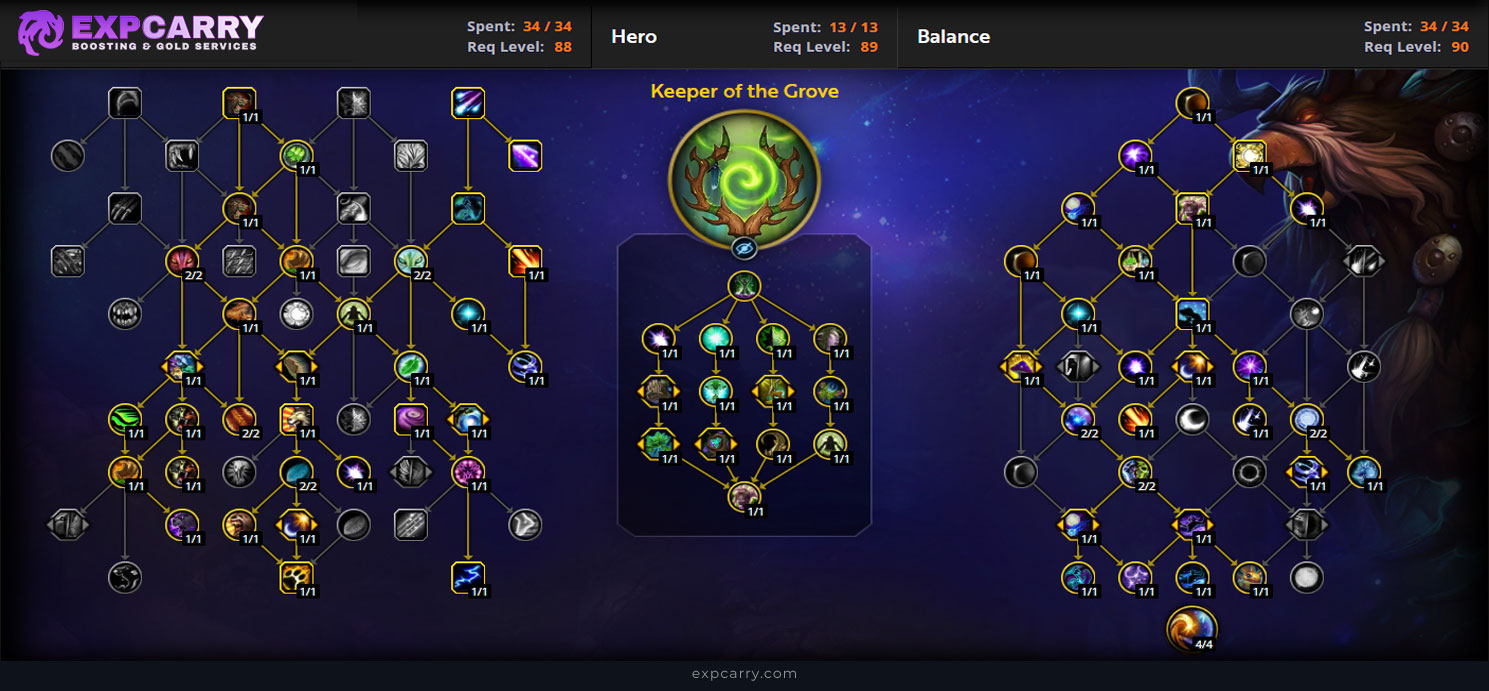Choose the purple crystal square talent
This screenshot has height=691, width=1489.
pyautogui.click(x=525, y=155)
